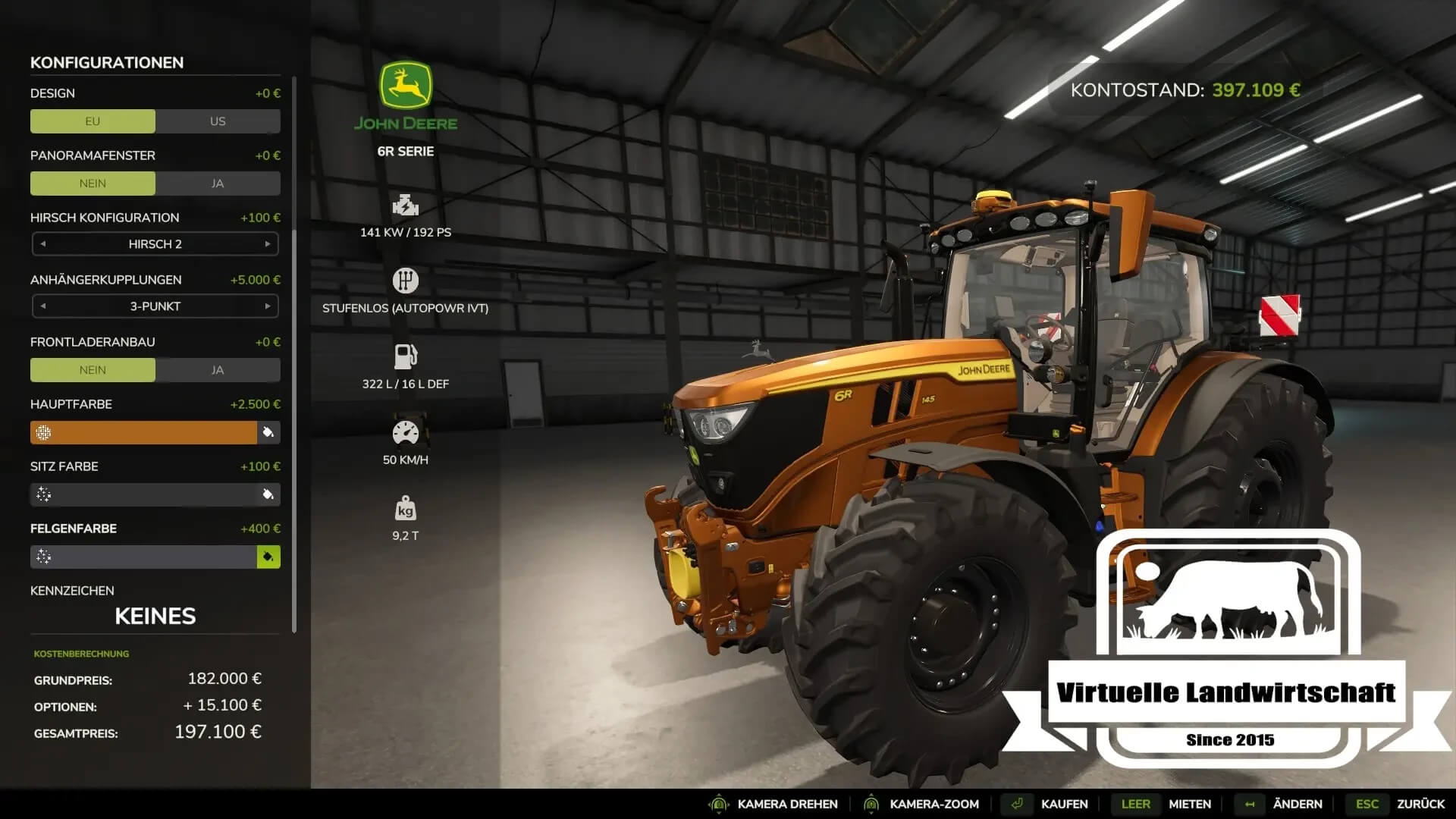Viewport: 1456px width, 819px height.
Task: Enable Frontladeranbau with JA
Action: click(x=218, y=370)
